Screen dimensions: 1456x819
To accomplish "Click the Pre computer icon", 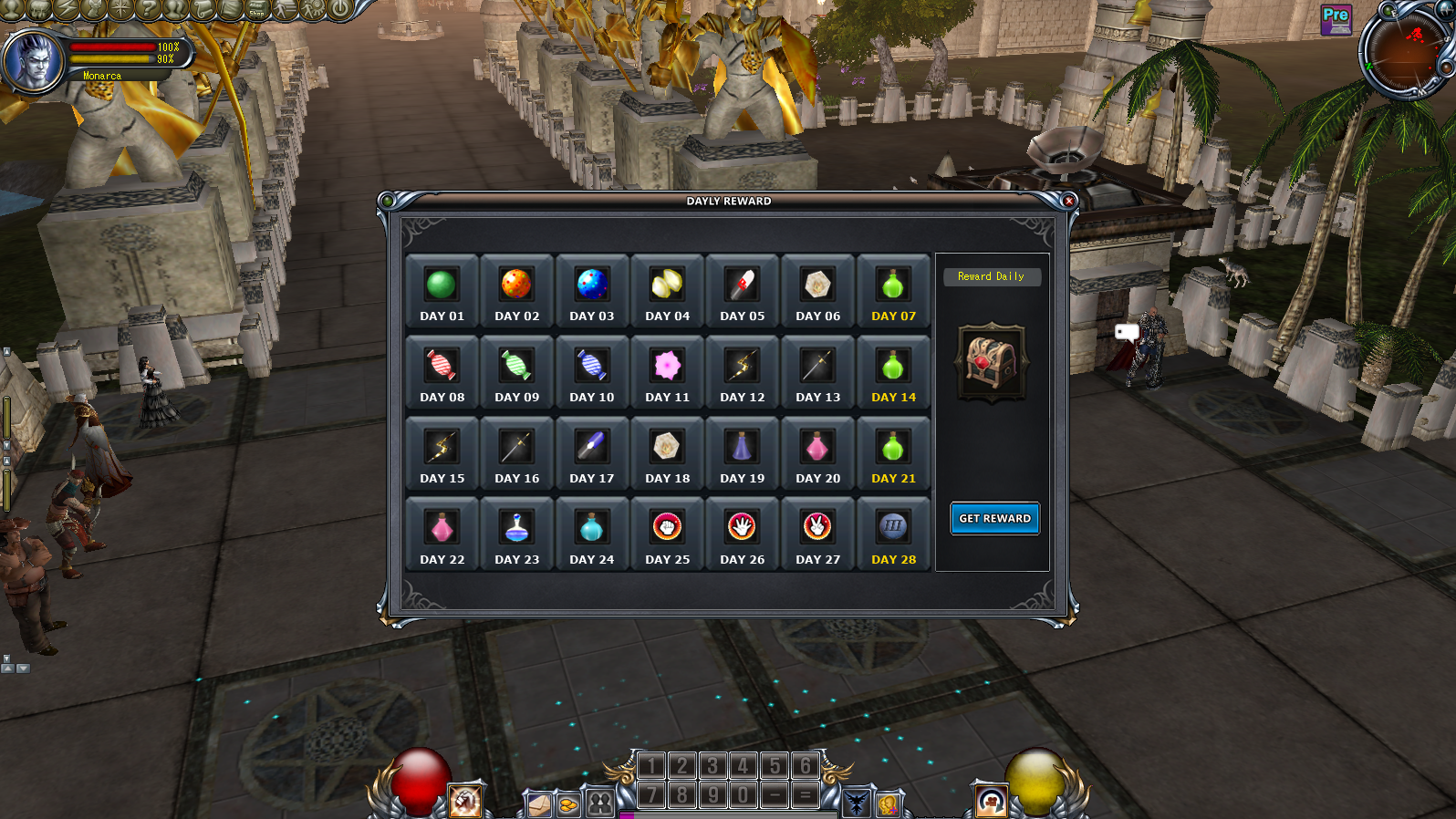I will click(1336, 19).
